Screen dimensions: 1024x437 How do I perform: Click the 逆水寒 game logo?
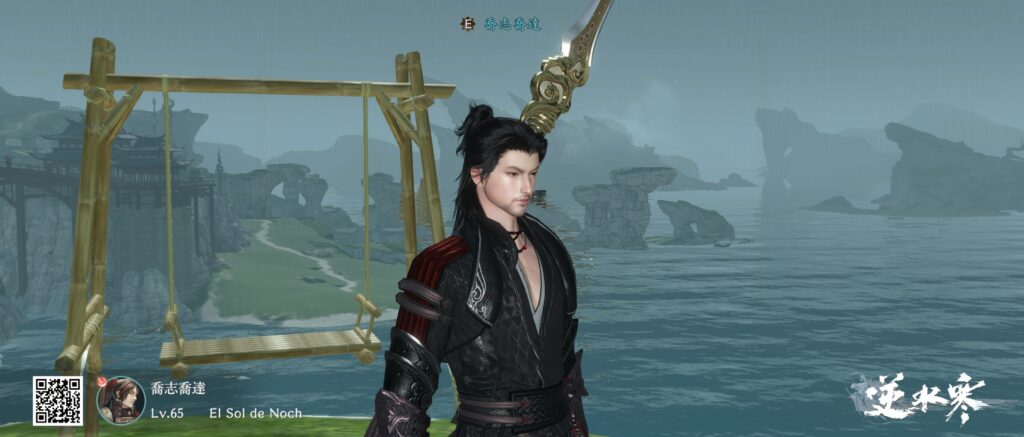[920, 397]
